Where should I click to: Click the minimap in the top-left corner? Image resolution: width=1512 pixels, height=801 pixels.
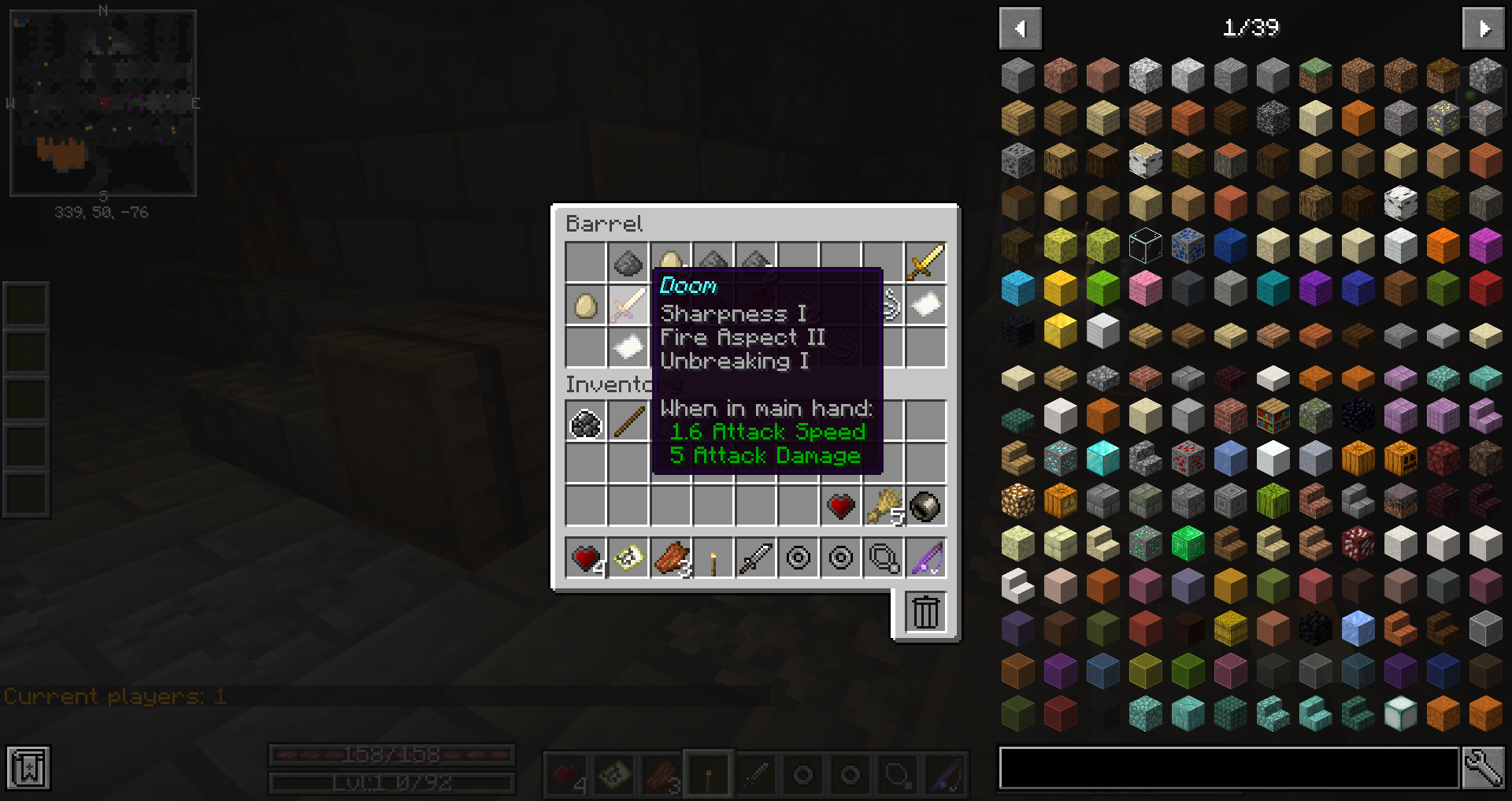tap(102, 101)
